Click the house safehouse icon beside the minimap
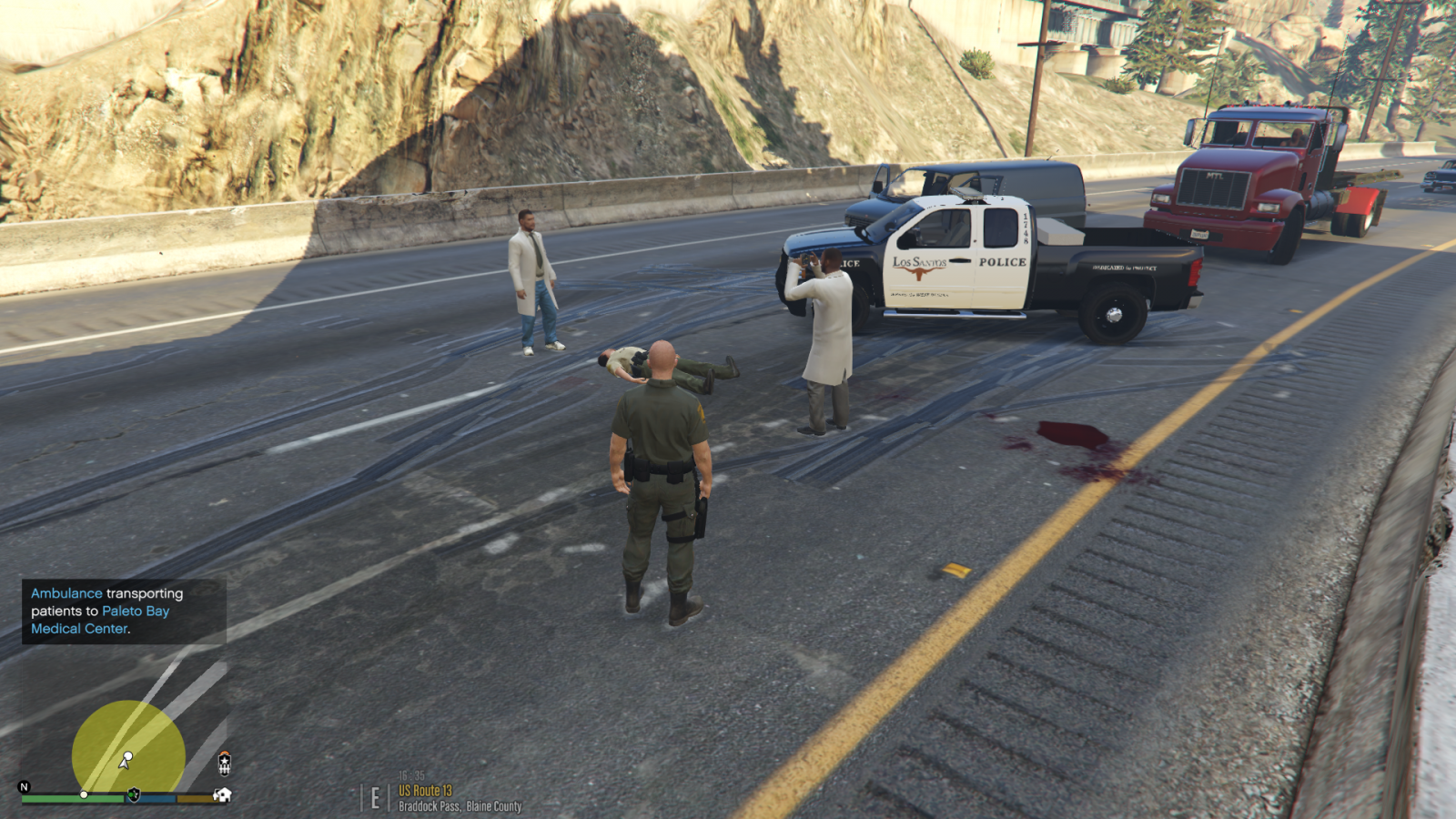1456x819 pixels. (223, 795)
